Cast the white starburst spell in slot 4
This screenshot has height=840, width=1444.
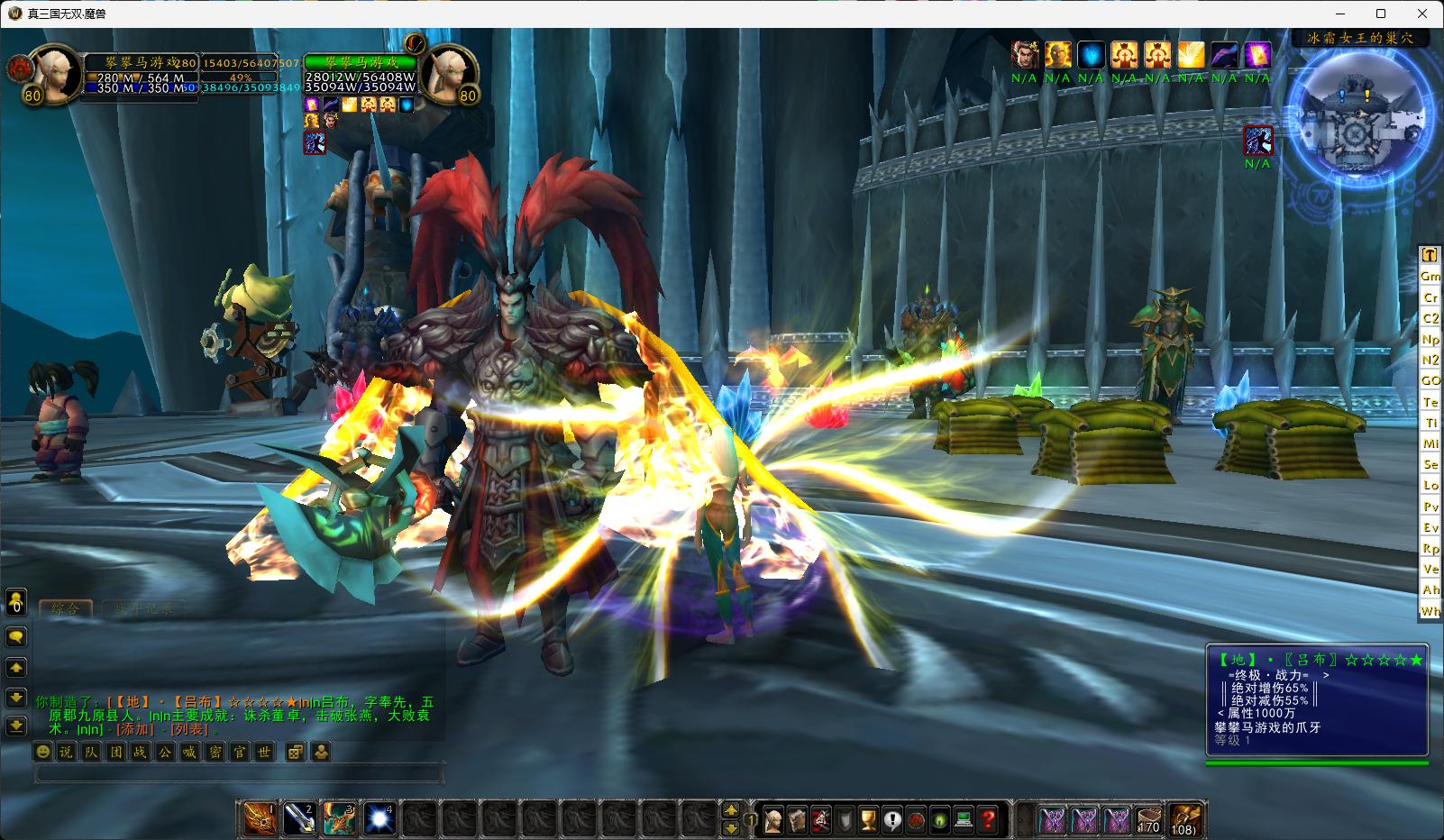pos(379,818)
